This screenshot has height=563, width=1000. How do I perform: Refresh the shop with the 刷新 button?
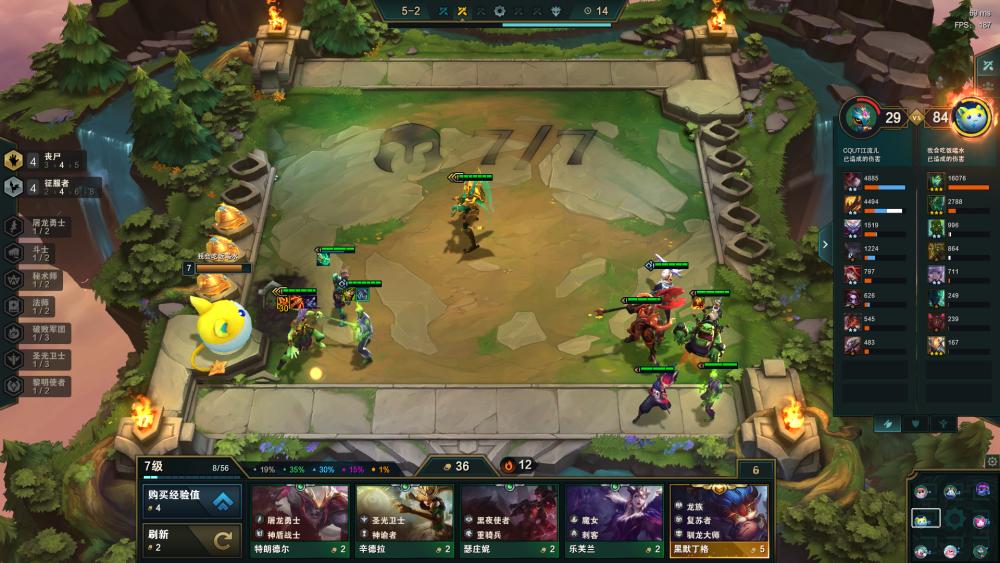[x=193, y=540]
